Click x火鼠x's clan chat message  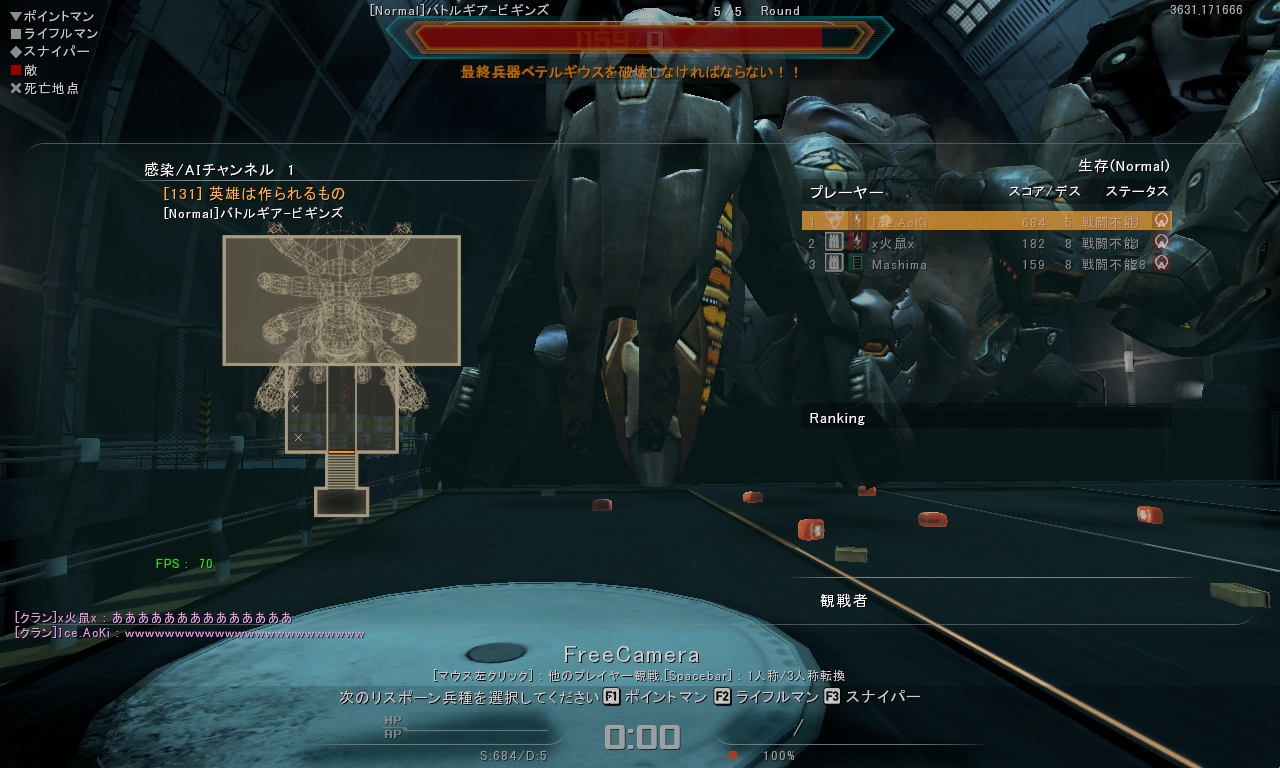pyautogui.click(x=154, y=618)
